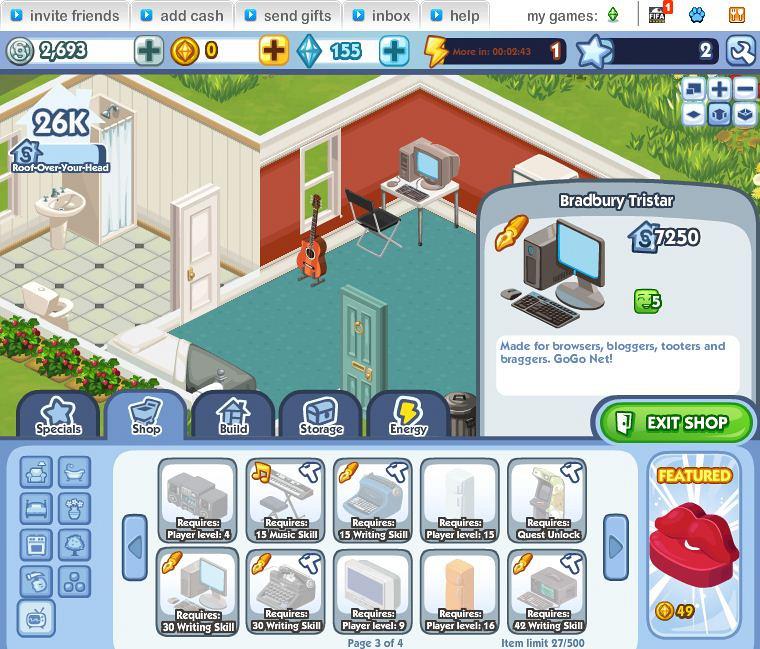Add more Simoleons with green plus
Screen dimensions: 760x649
click(x=149, y=50)
